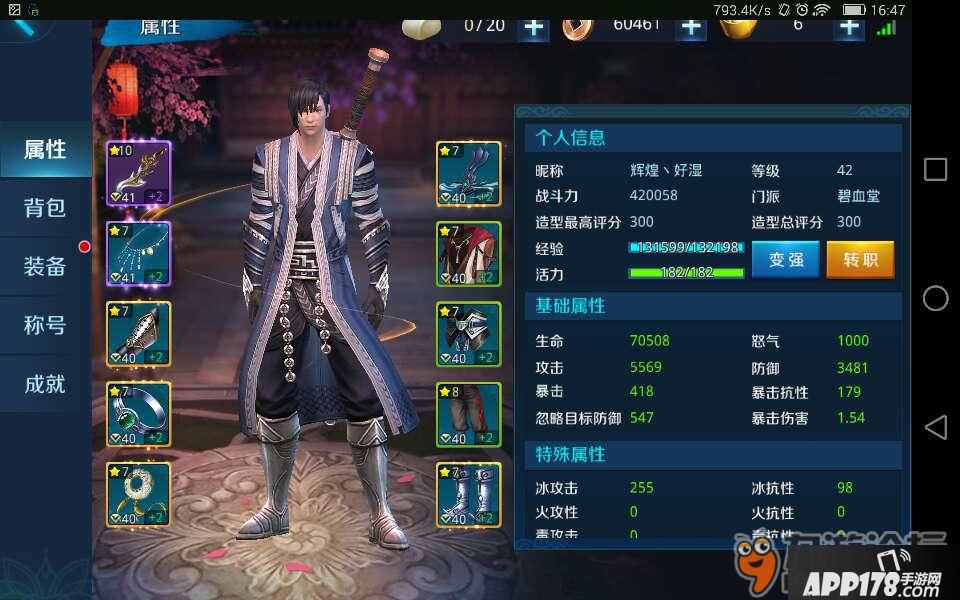Inspect the jade pendant slot

(x=138, y=494)
